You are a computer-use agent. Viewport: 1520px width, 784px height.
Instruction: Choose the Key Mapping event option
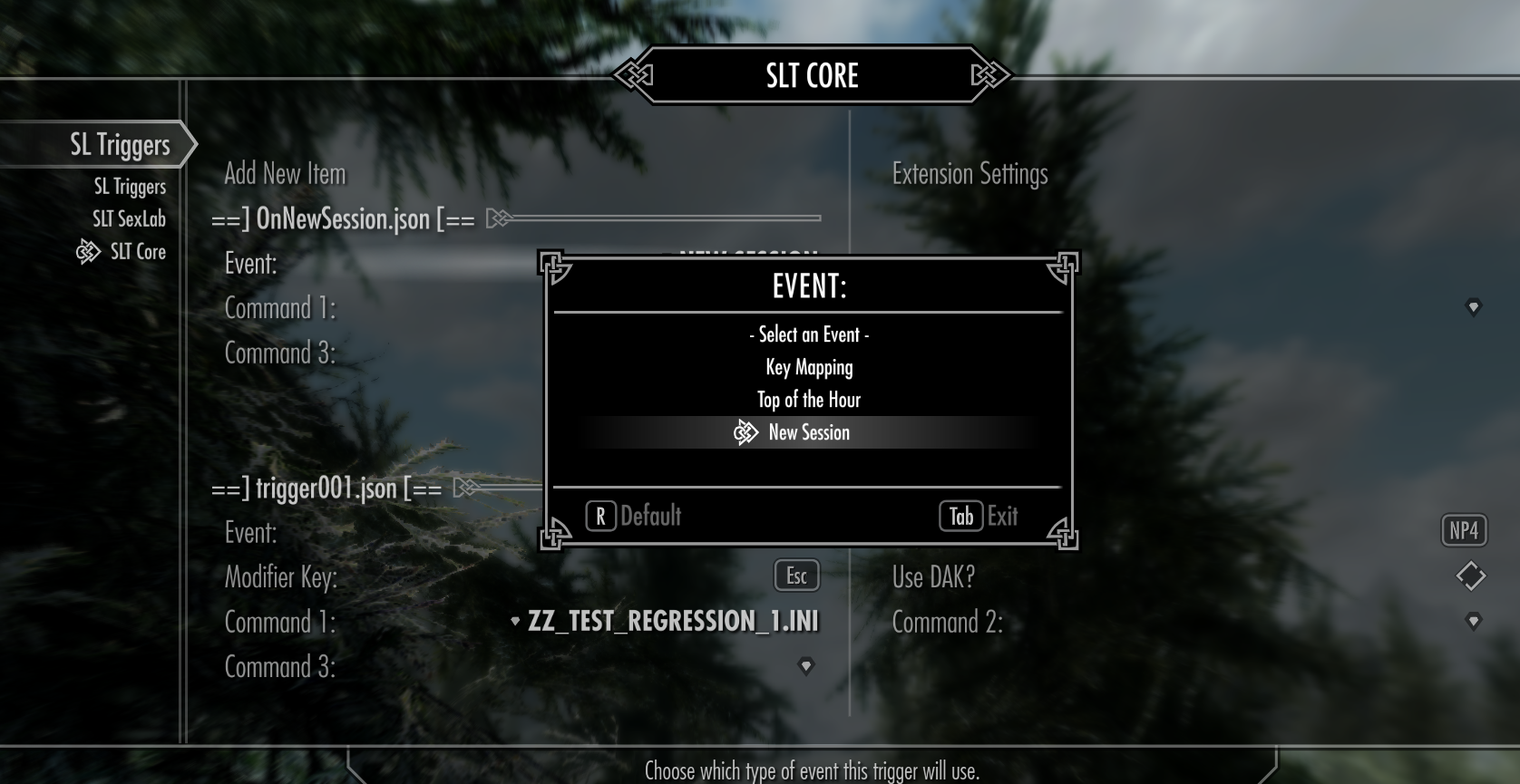click(x=809, y=367)
